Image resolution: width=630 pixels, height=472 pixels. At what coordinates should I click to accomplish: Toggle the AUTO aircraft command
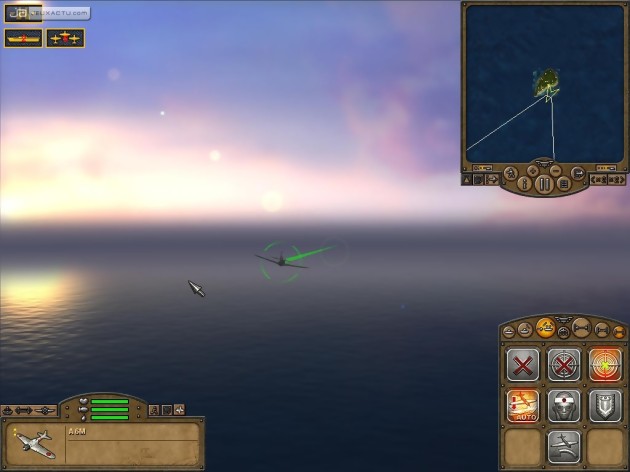[522, 405]
